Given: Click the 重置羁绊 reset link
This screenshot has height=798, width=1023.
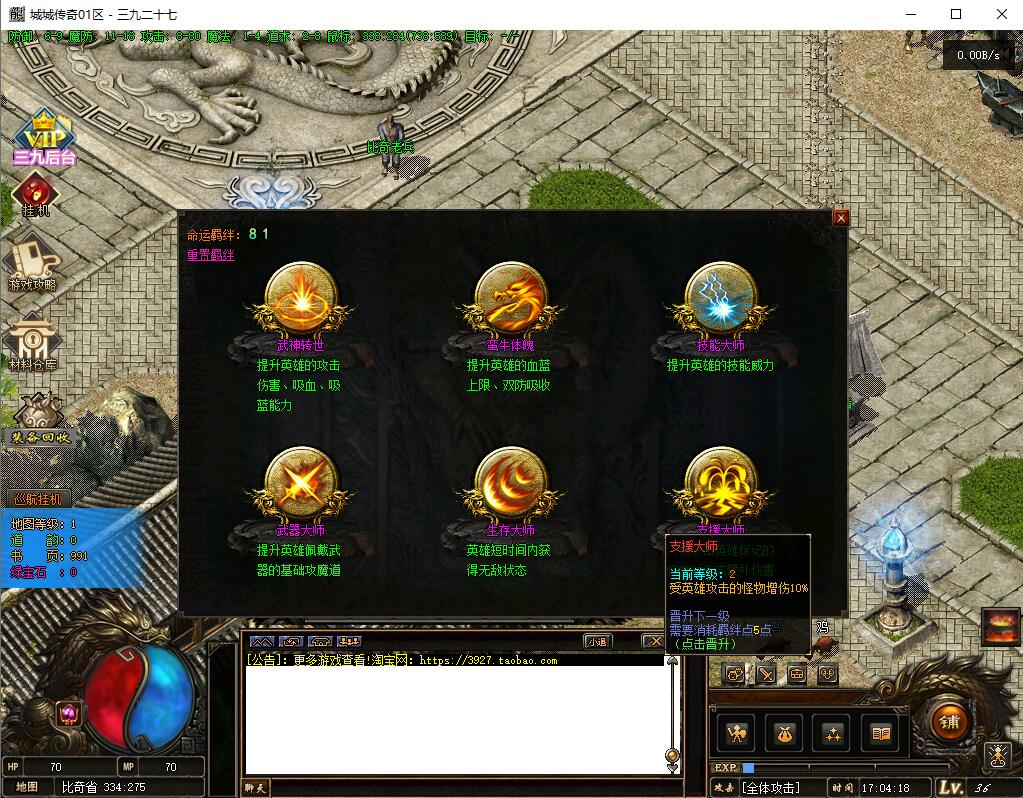Looking at the screenshot, I should click(x=210, y=255).
